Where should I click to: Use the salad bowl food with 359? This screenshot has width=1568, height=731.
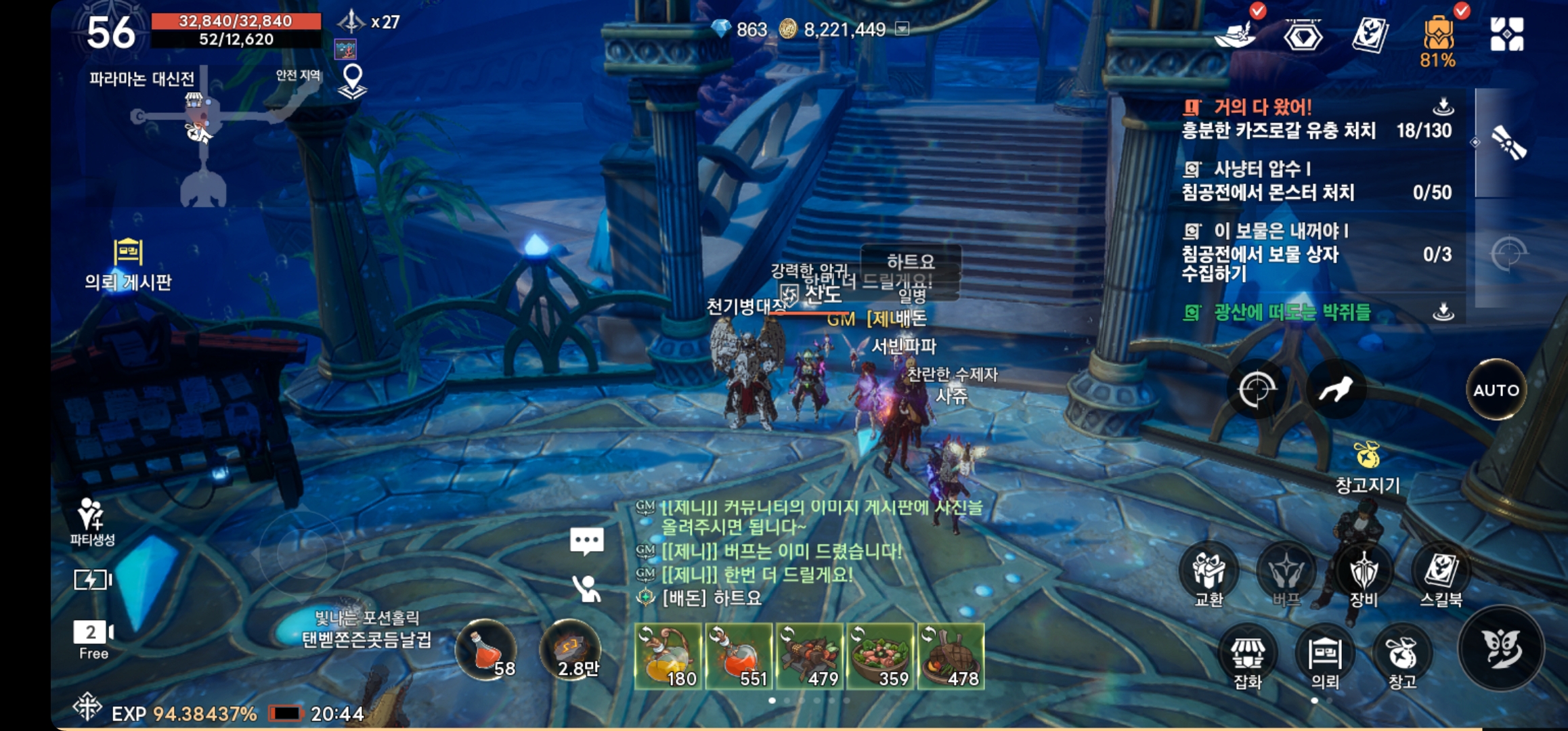(x=881, y=657)
